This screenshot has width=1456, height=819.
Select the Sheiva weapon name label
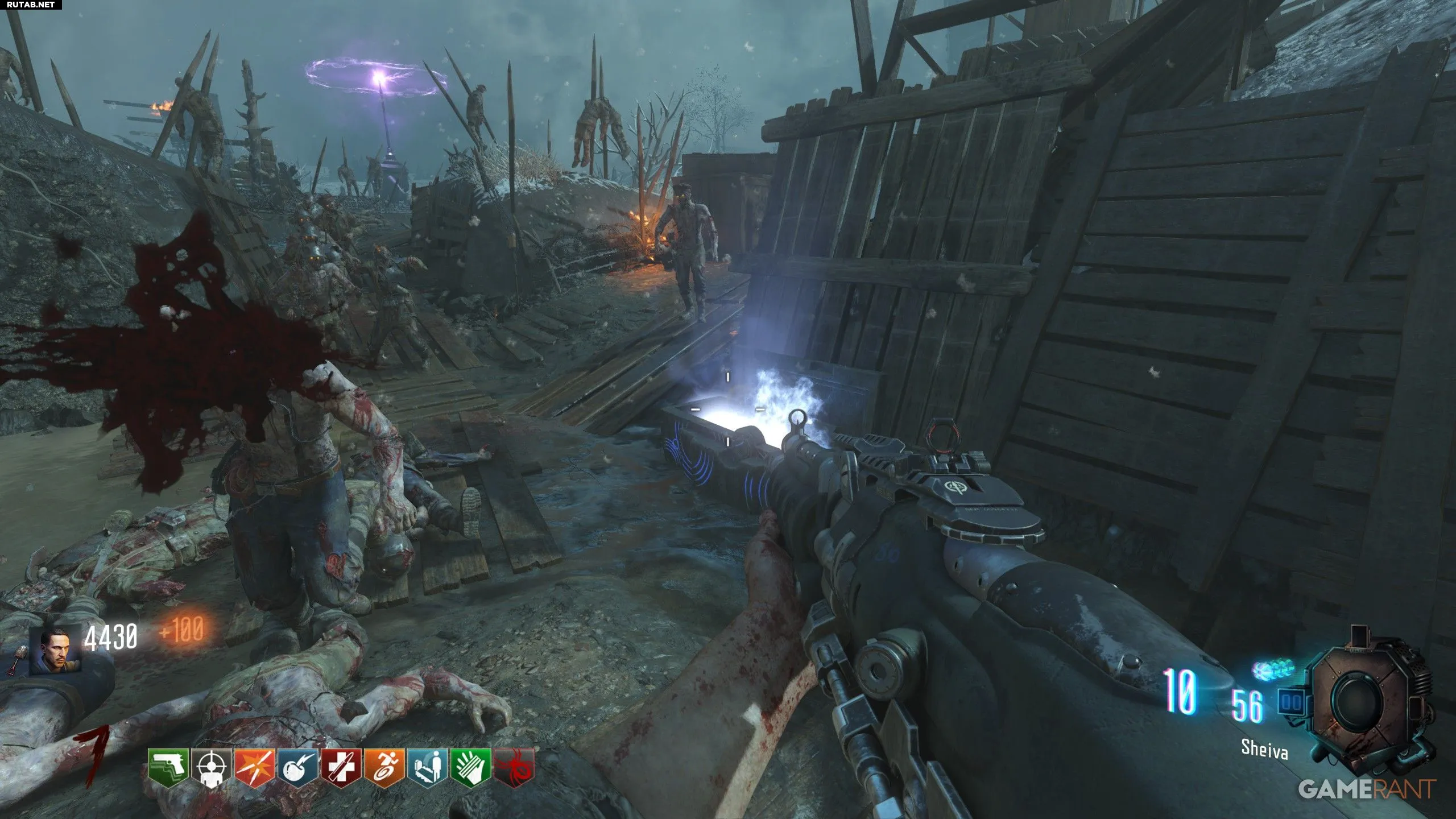coord(1264,750)
